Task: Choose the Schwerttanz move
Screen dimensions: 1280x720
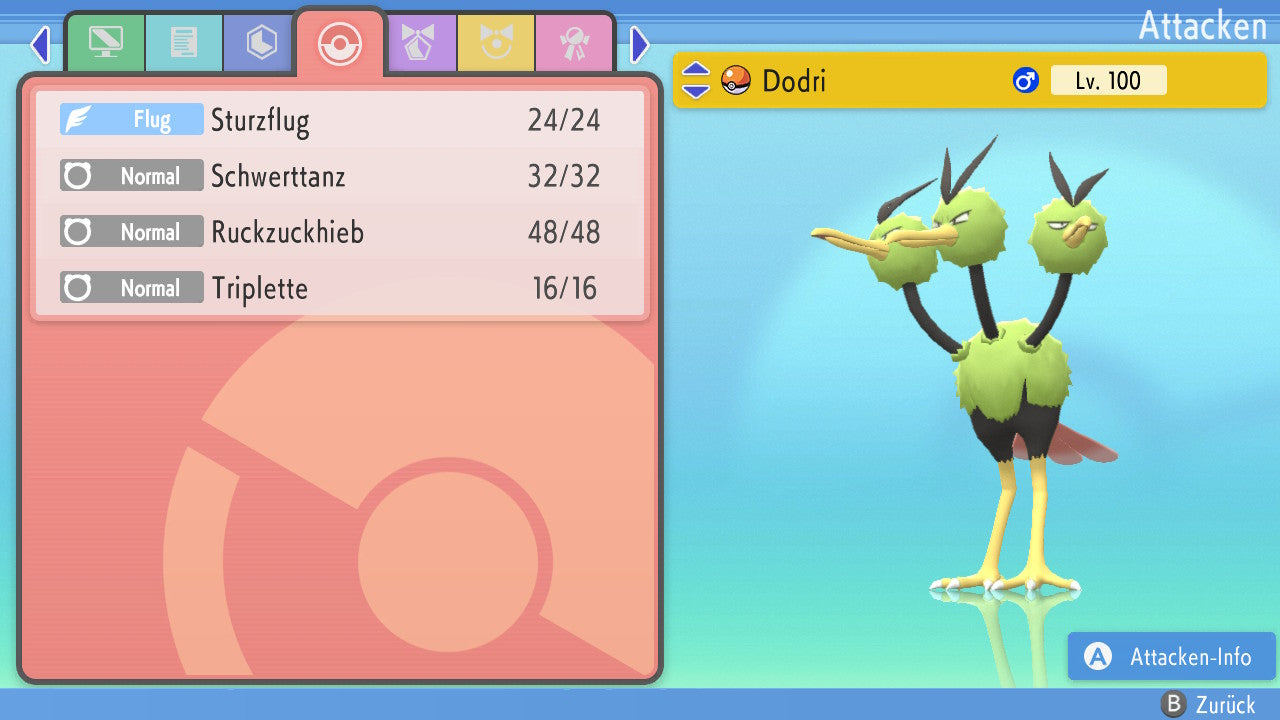Action: tap(340, 176)
